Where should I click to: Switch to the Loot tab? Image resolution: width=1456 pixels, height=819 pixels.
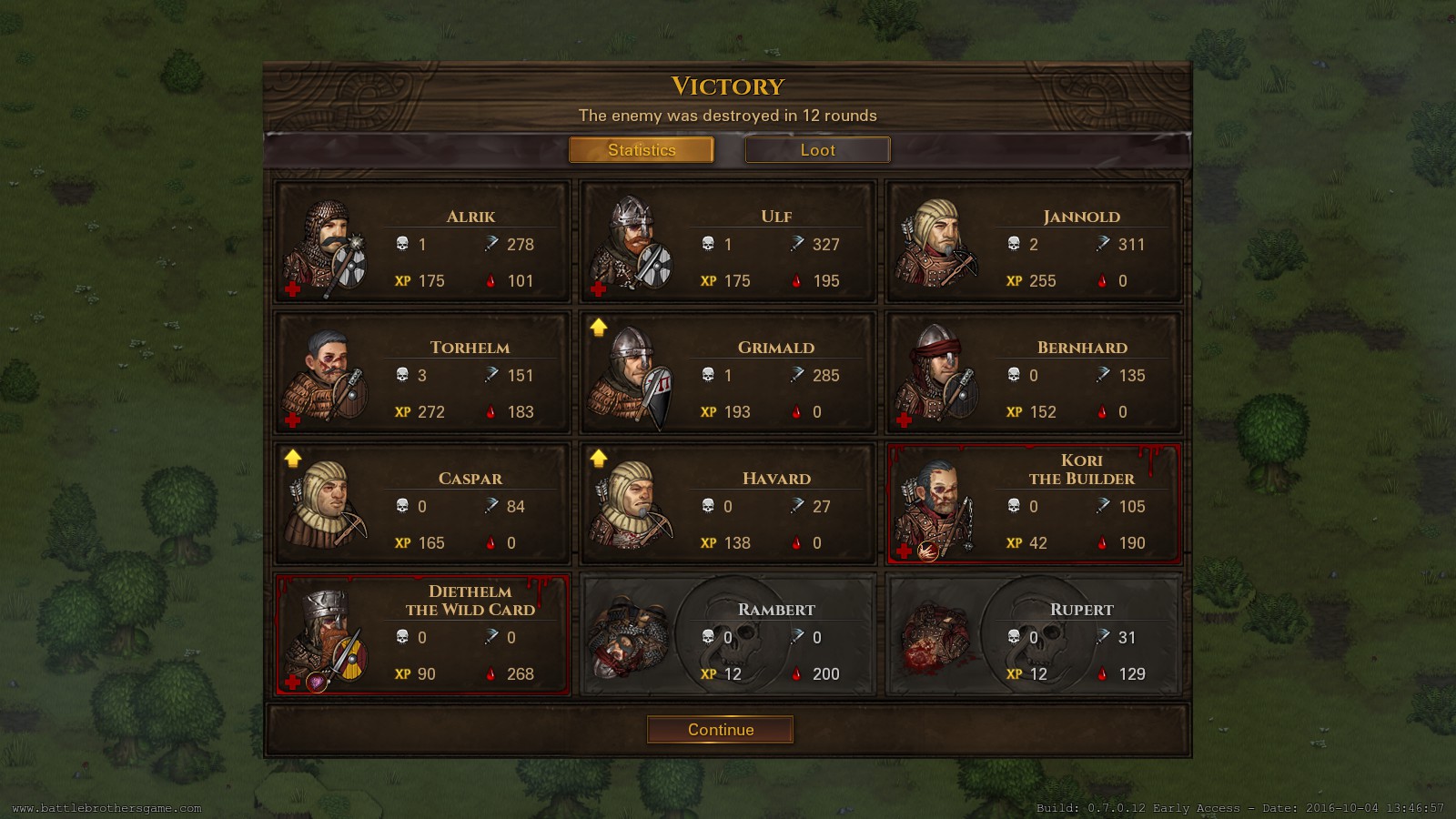(x=817, y=150)
